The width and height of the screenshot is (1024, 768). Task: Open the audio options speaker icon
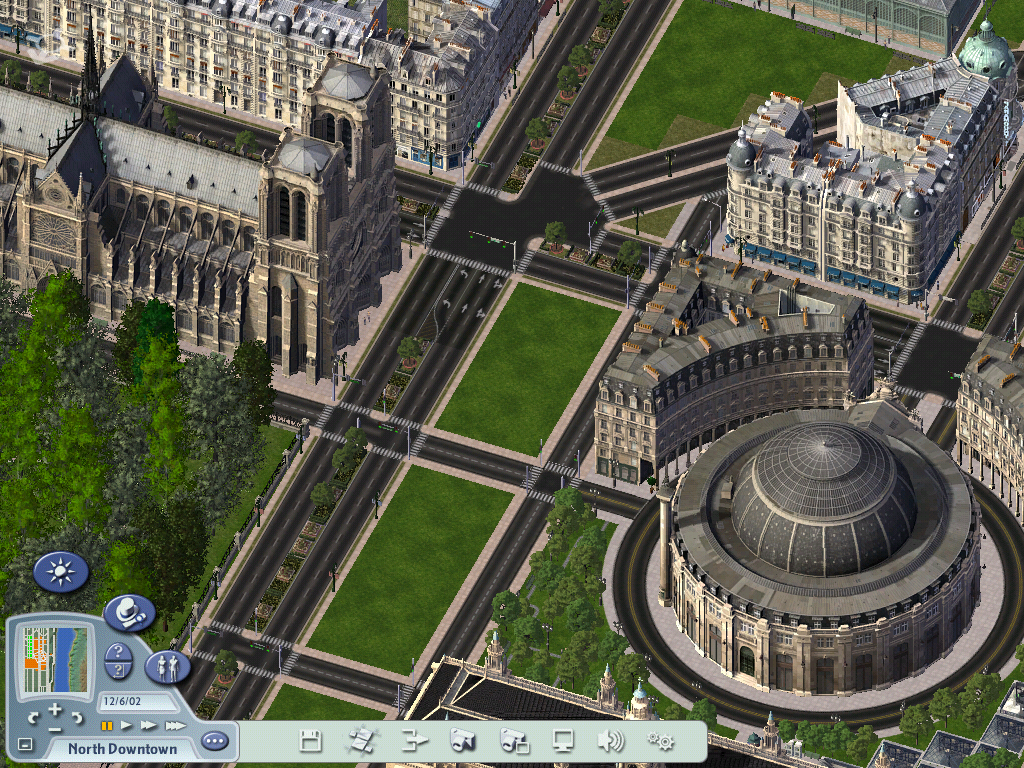pyautogui.click(x=610, y=741)
